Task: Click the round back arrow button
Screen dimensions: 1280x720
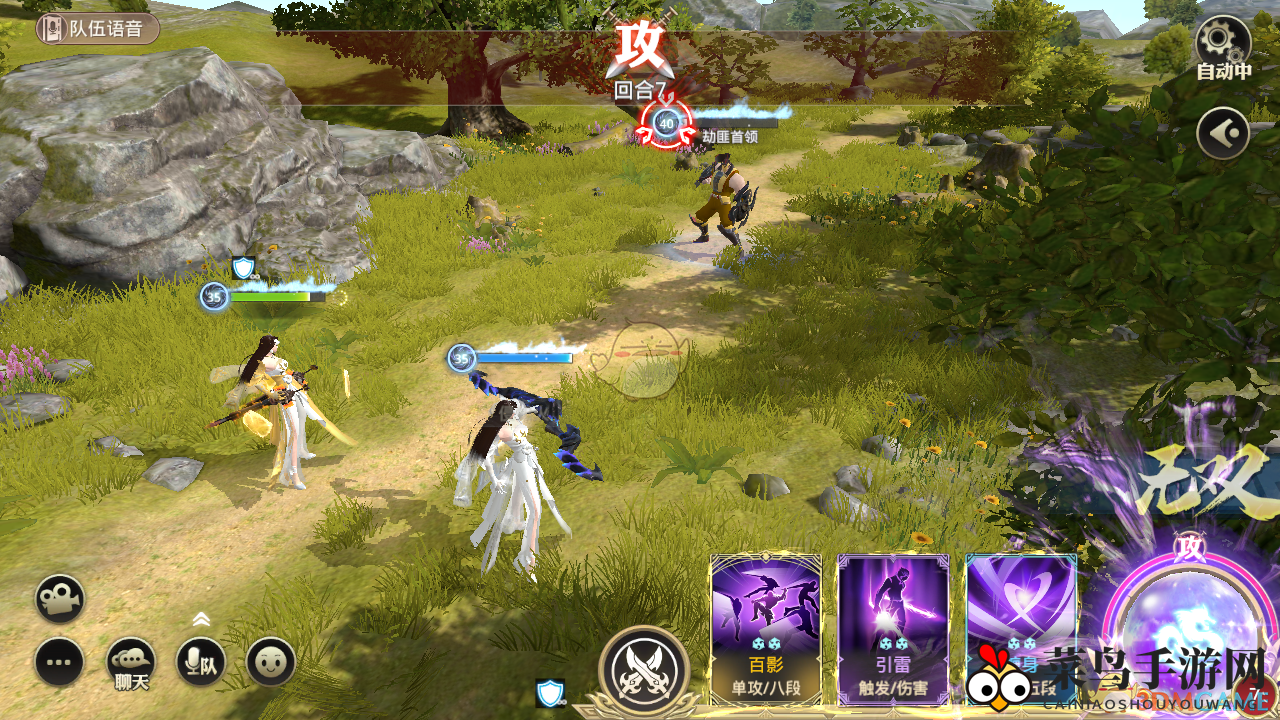Action: (1223, 133)
